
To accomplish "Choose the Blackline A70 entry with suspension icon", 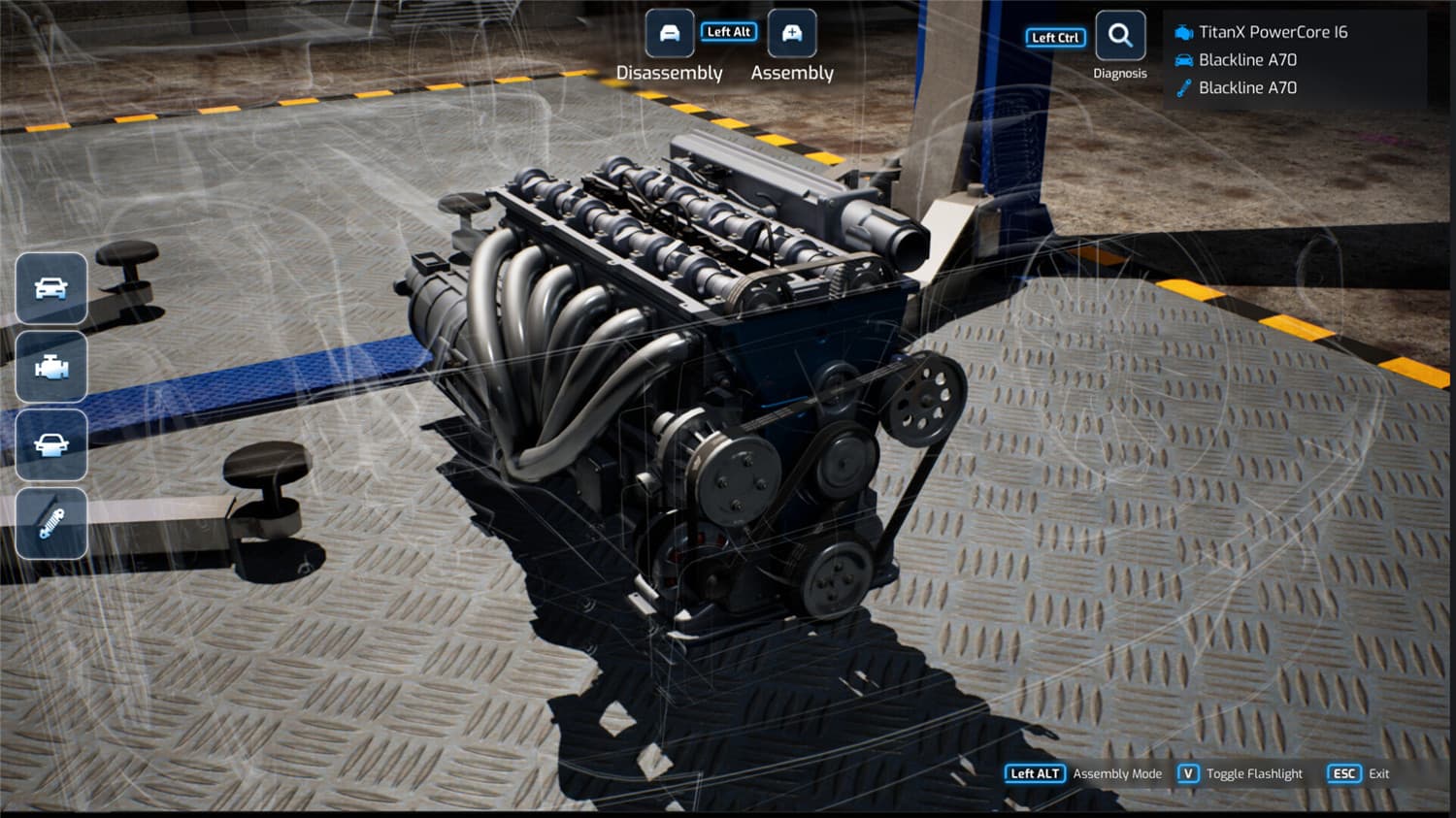I will [x=1246, y=88].
